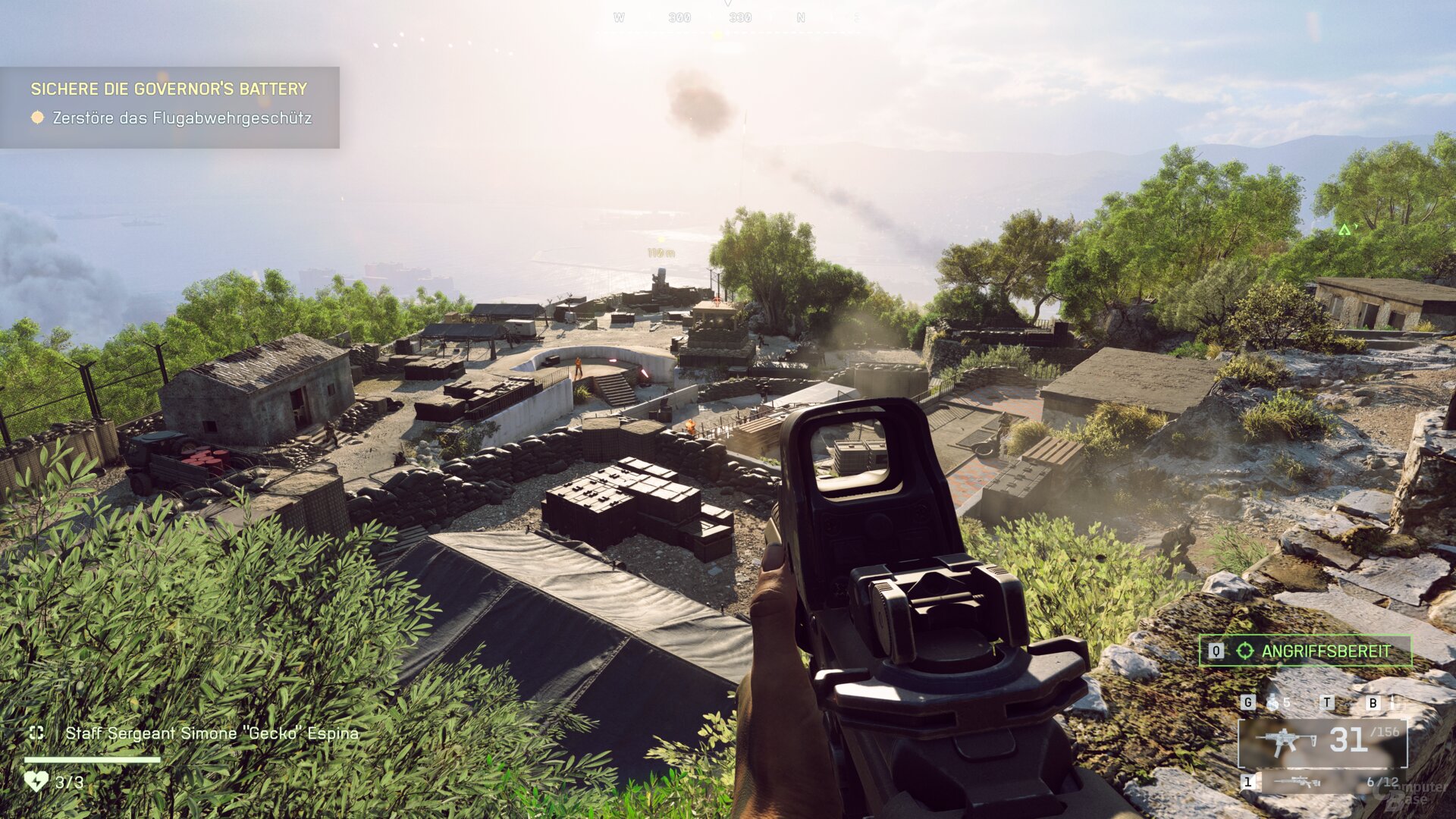The height and width of the screenshot is (819, 1456).
Task: Click the G keybind badge
Action: pos(1247,701)
